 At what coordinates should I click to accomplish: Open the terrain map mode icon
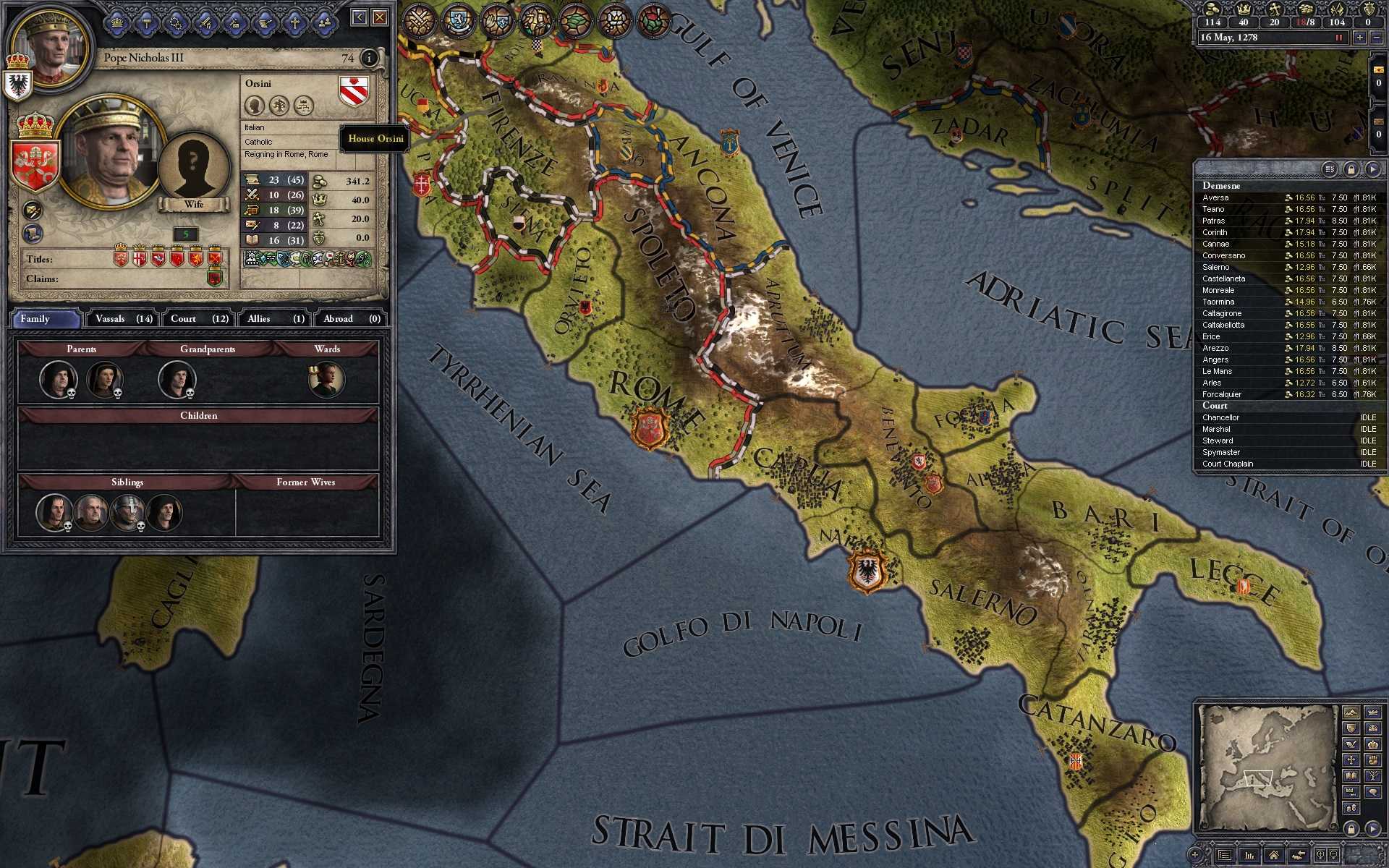(576, 20)
